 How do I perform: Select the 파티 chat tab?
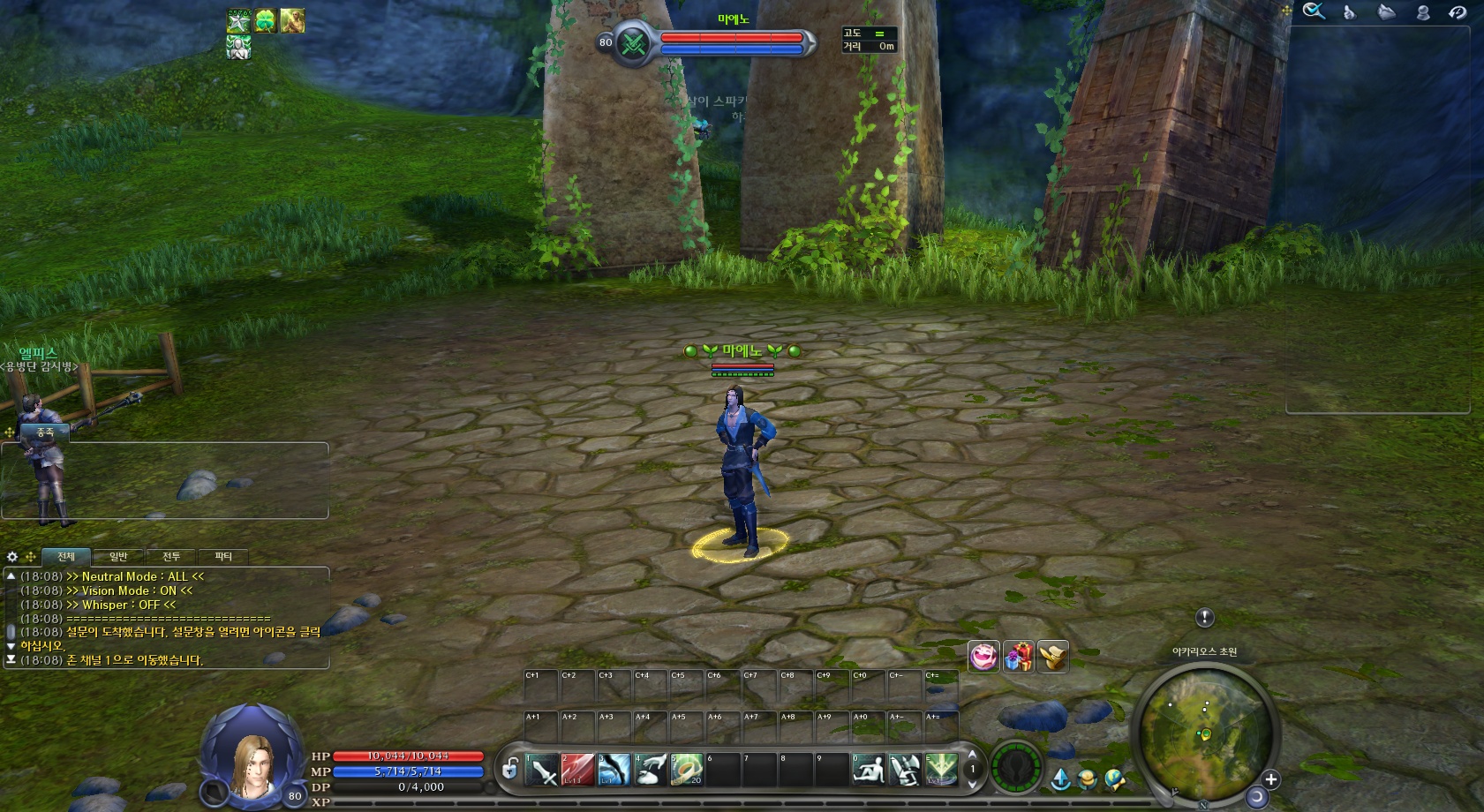(223, 557)
